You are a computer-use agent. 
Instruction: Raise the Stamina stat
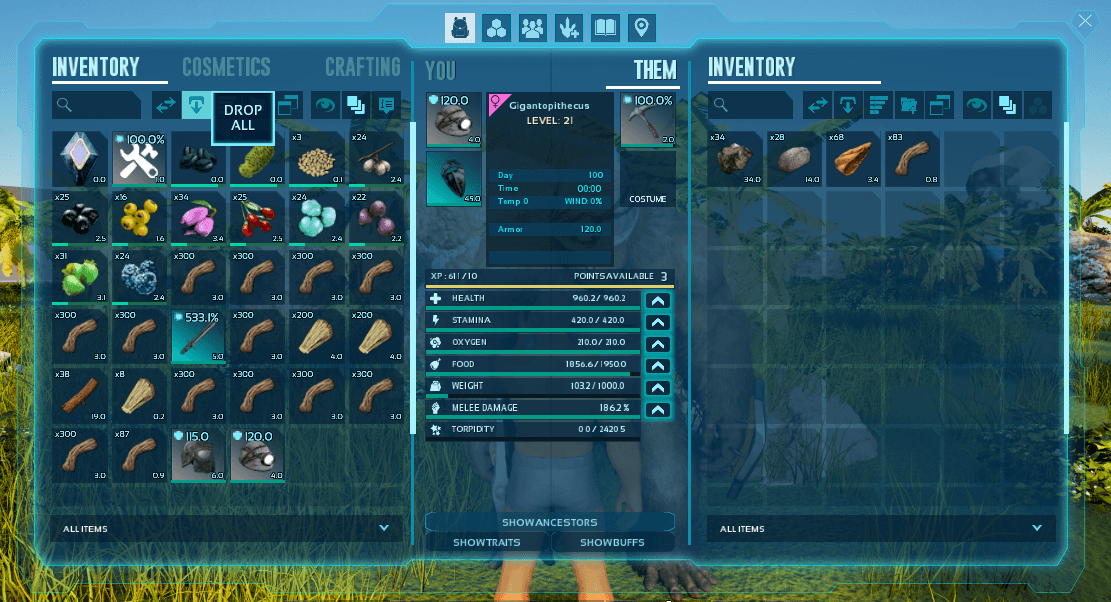(x=657, y=321)
